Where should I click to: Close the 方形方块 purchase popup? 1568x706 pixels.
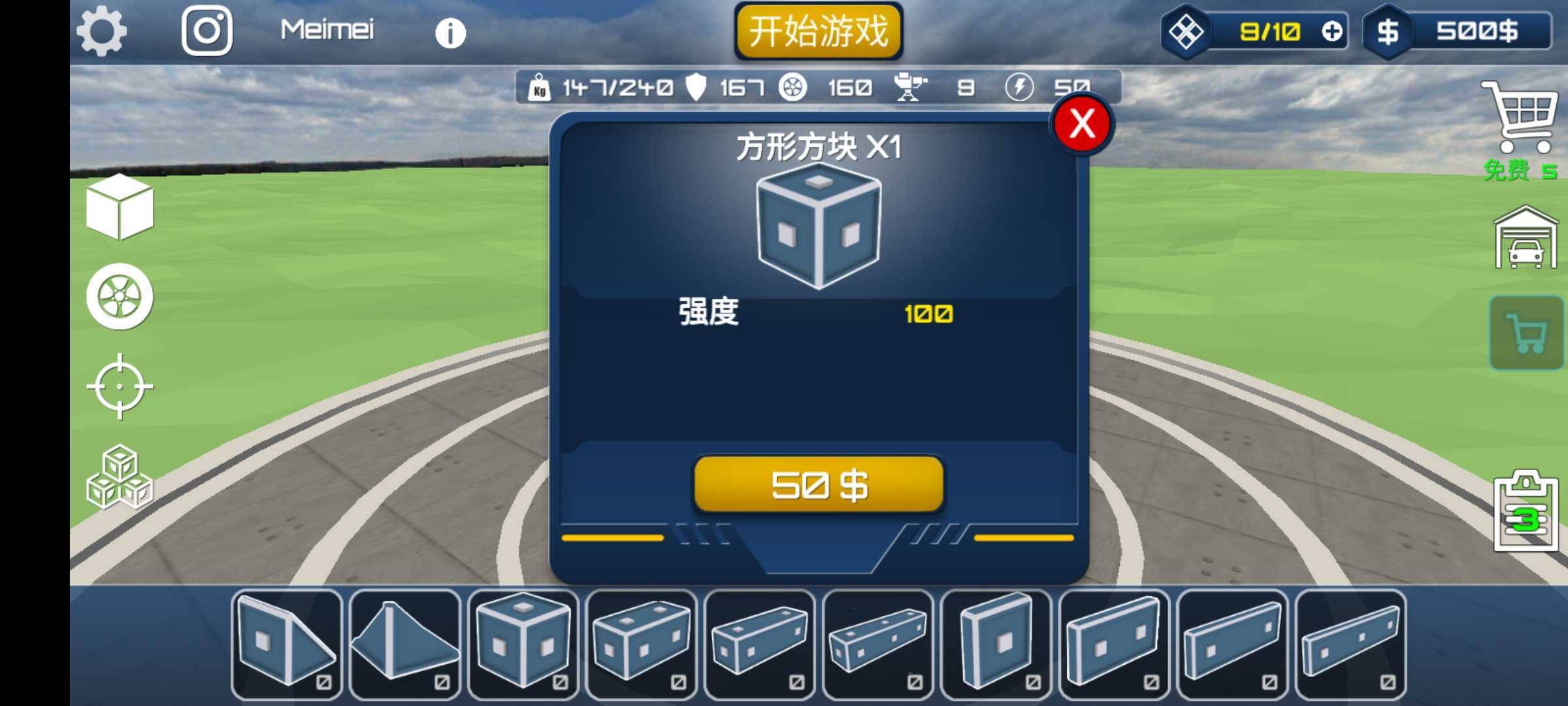tap(1081, 123)
